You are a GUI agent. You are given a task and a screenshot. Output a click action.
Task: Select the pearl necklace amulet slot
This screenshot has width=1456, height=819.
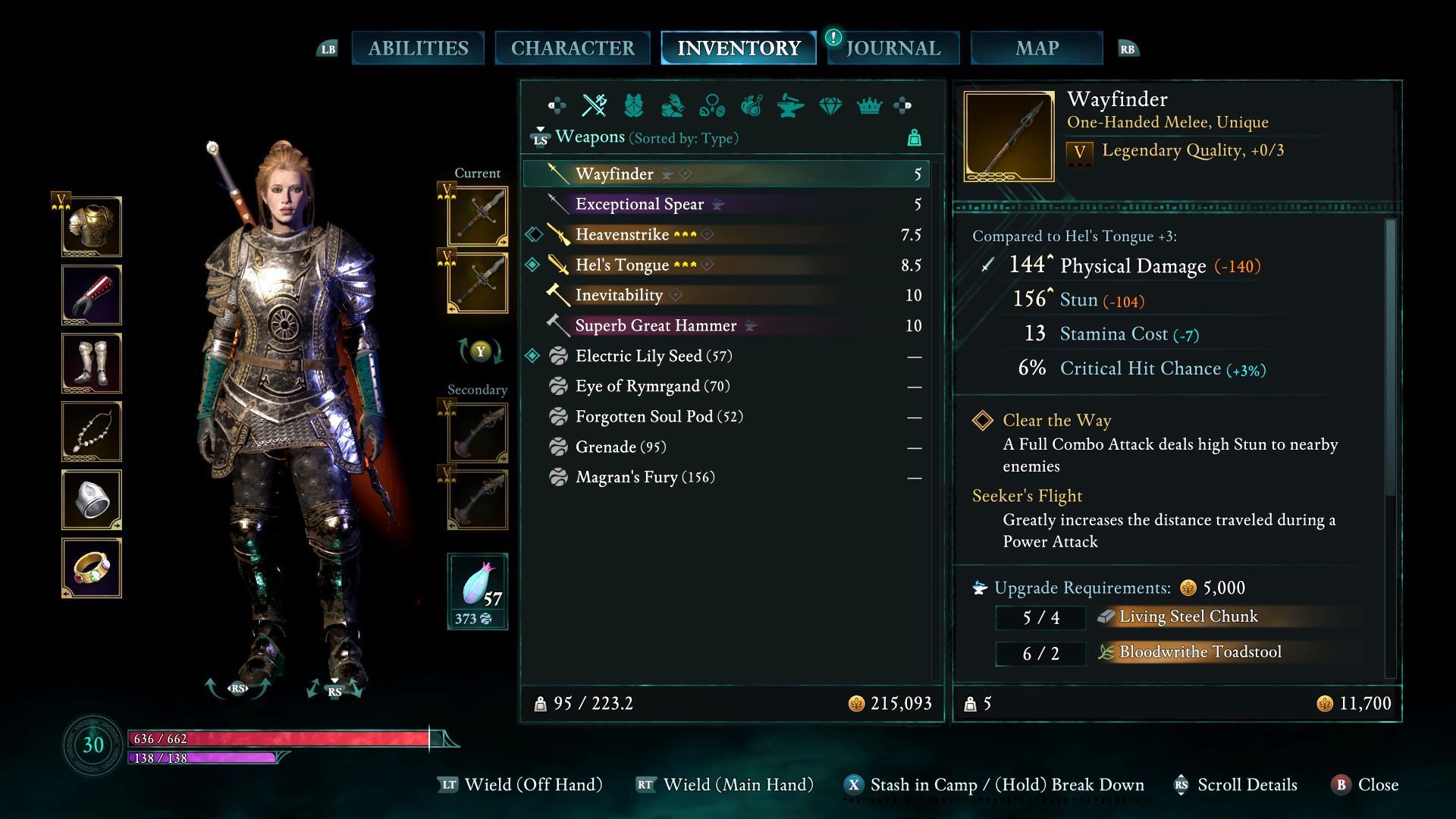click(x=92, y=431)
